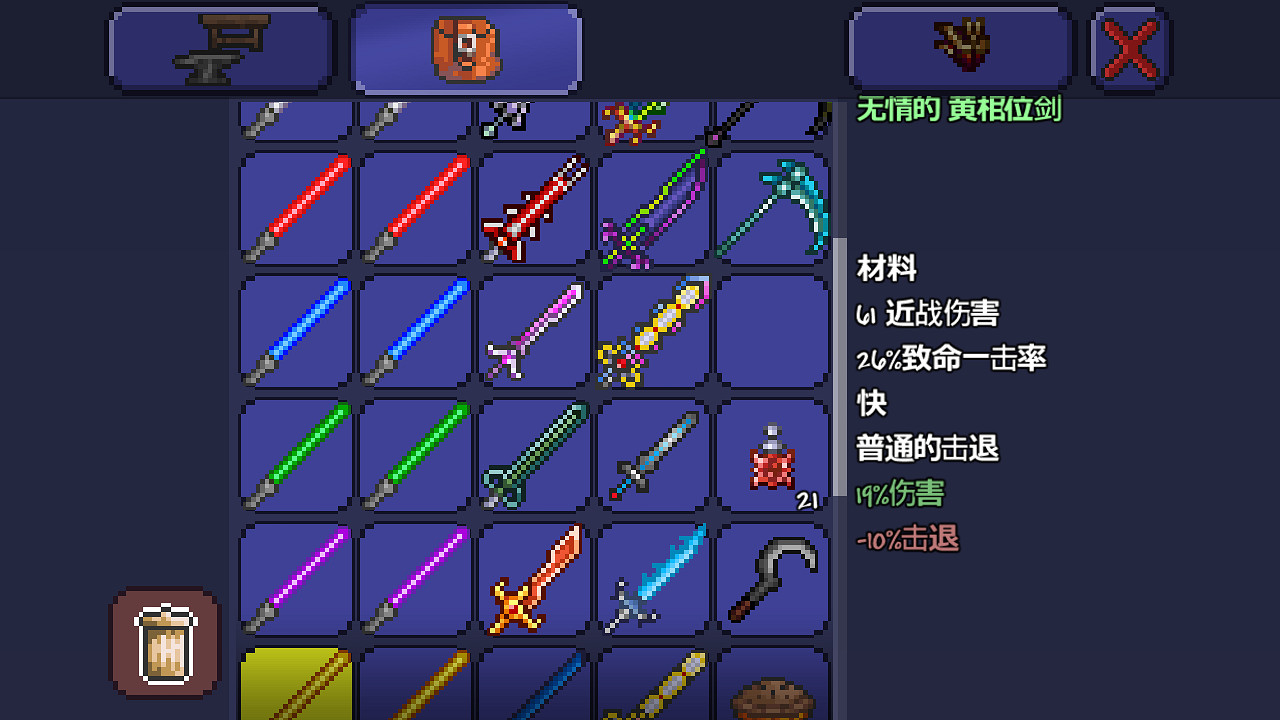Open the crafting station tab
This screenshot has height=720, width=1280.
pos(220,46)
